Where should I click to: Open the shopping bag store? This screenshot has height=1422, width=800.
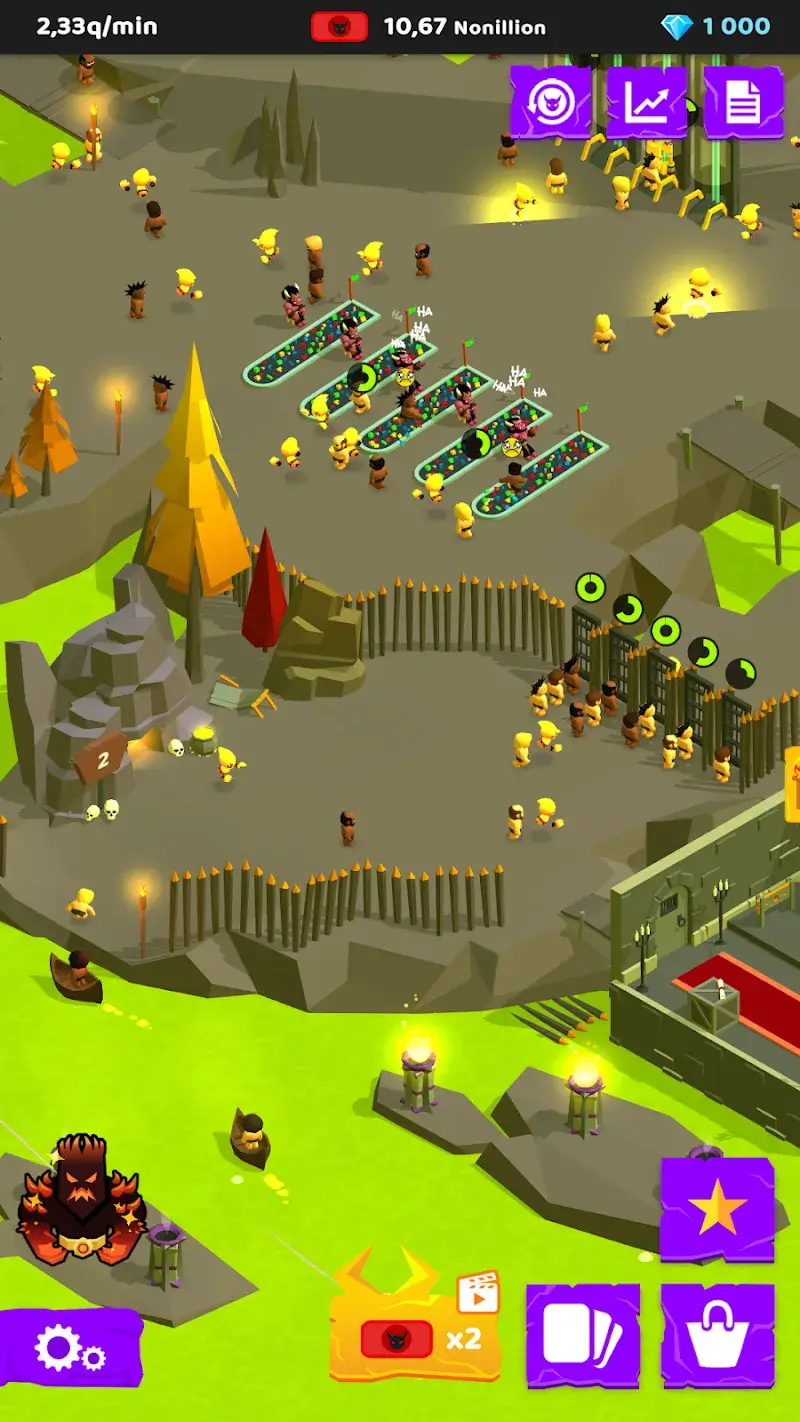pos(717,1335)
